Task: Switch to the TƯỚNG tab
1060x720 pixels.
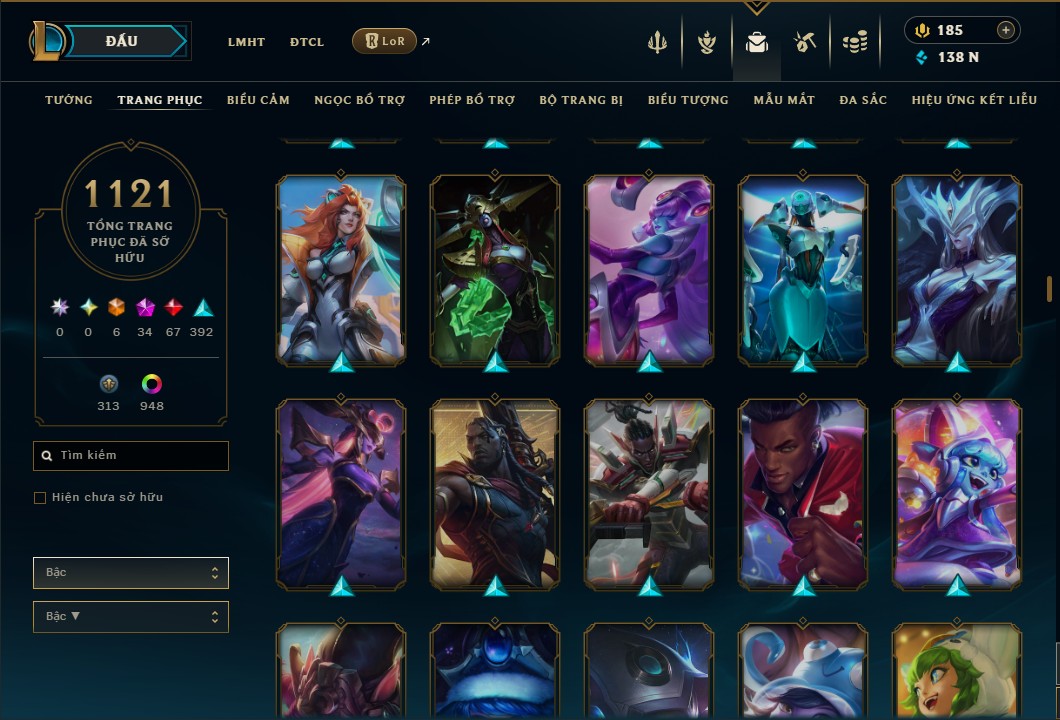Action: (x=69, y=100)
